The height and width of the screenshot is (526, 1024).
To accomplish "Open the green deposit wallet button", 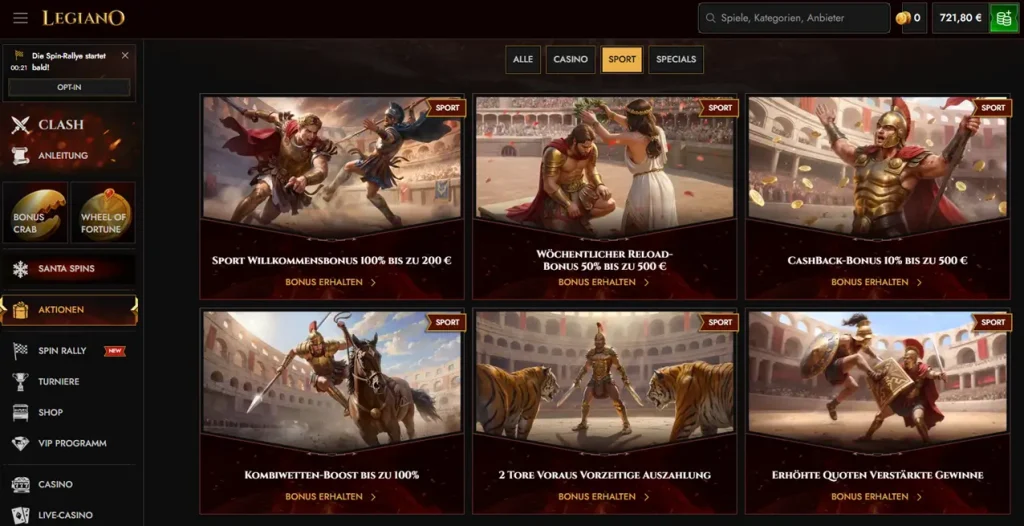I will point(1003,18).
